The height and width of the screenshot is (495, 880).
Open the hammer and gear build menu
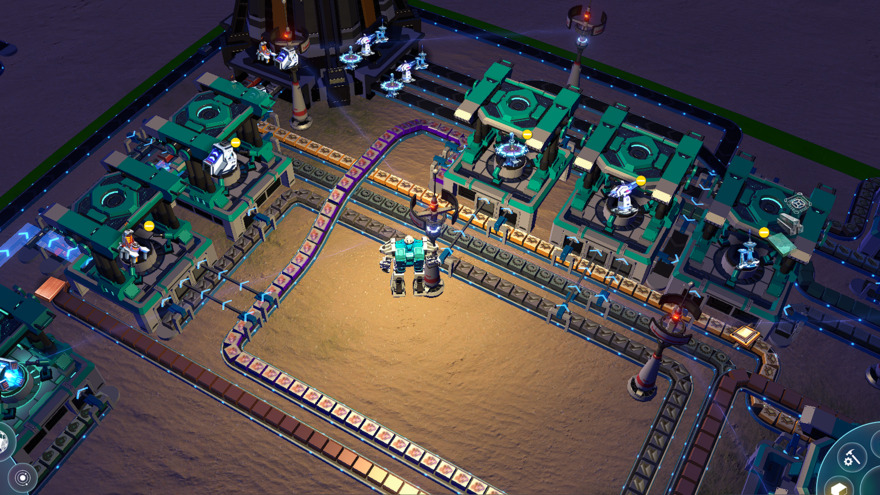pyautogui.click(x=852, y=457)
